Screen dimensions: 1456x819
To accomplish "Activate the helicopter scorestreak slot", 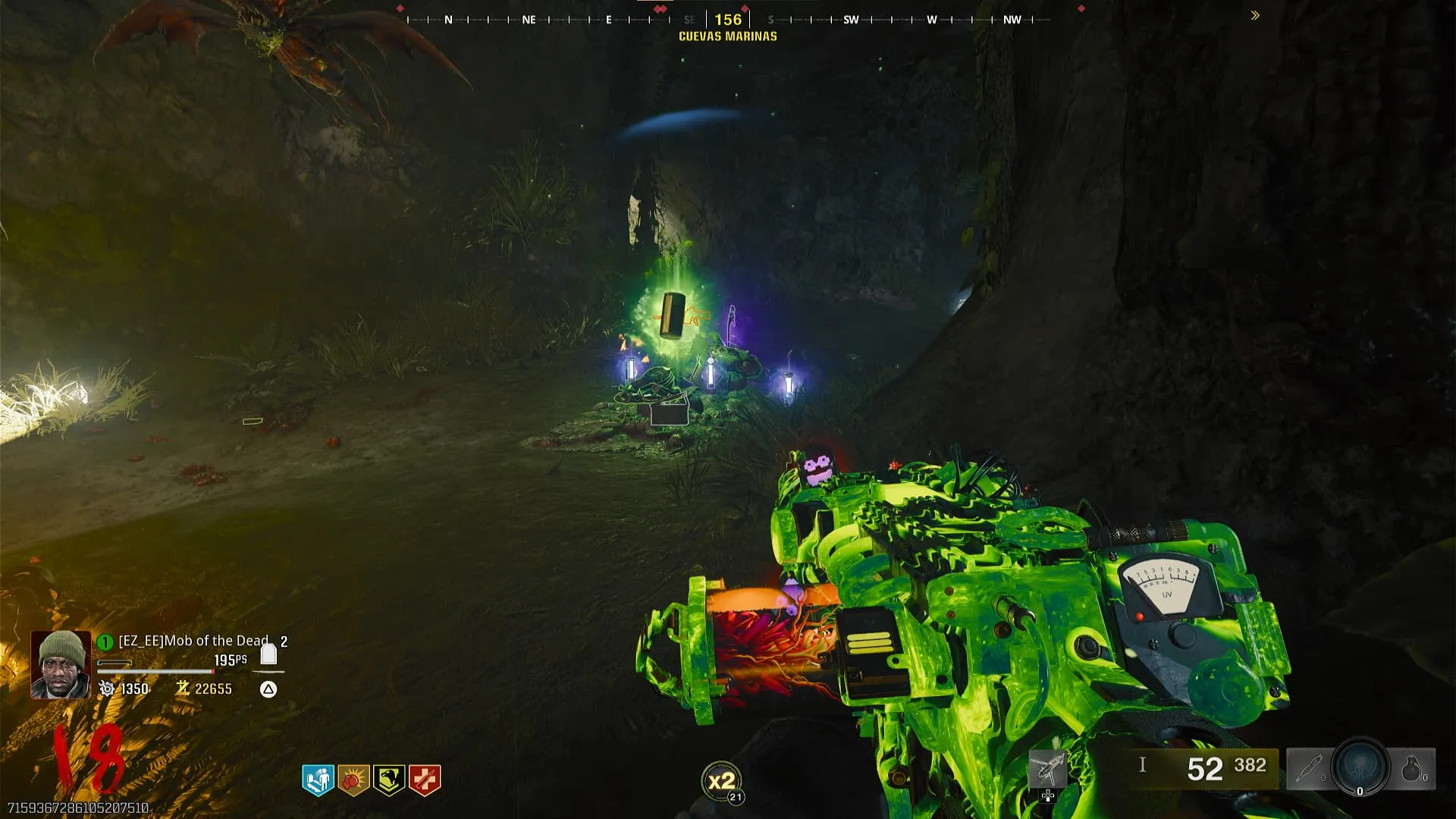I will 1048,770.
